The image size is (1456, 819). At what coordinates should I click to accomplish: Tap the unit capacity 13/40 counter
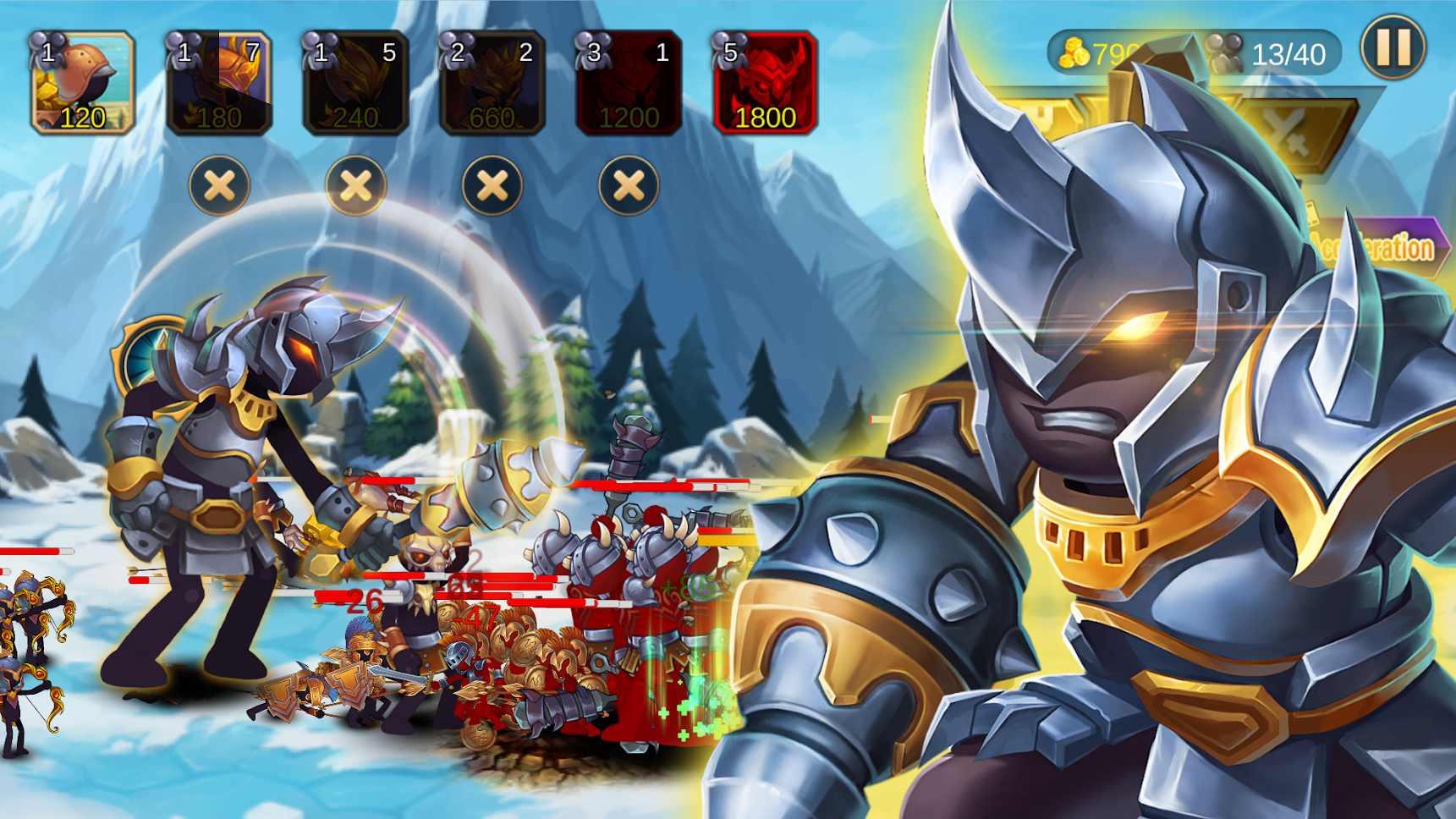coord(1289,53)
